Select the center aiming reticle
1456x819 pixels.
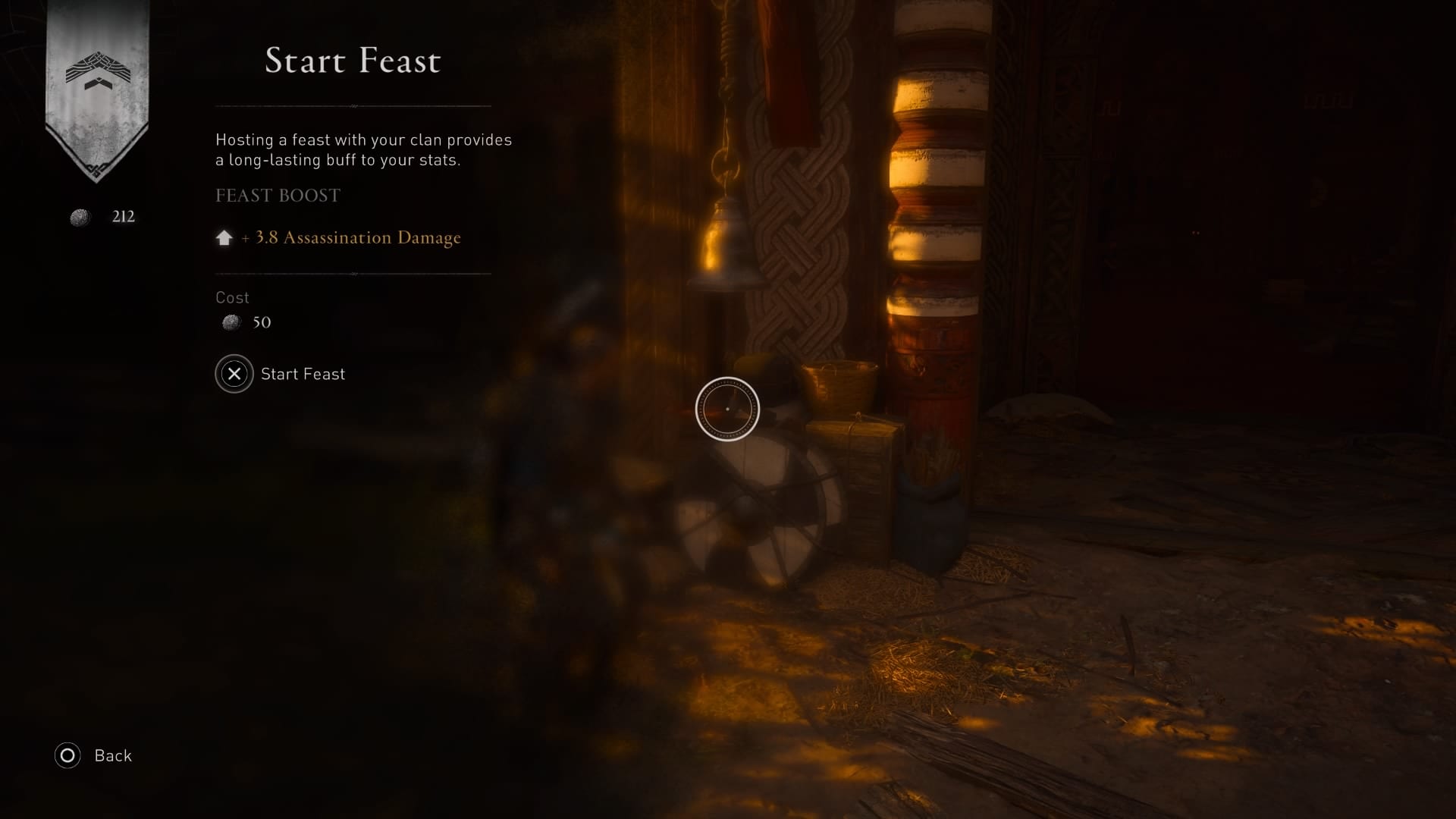(727, 408)
